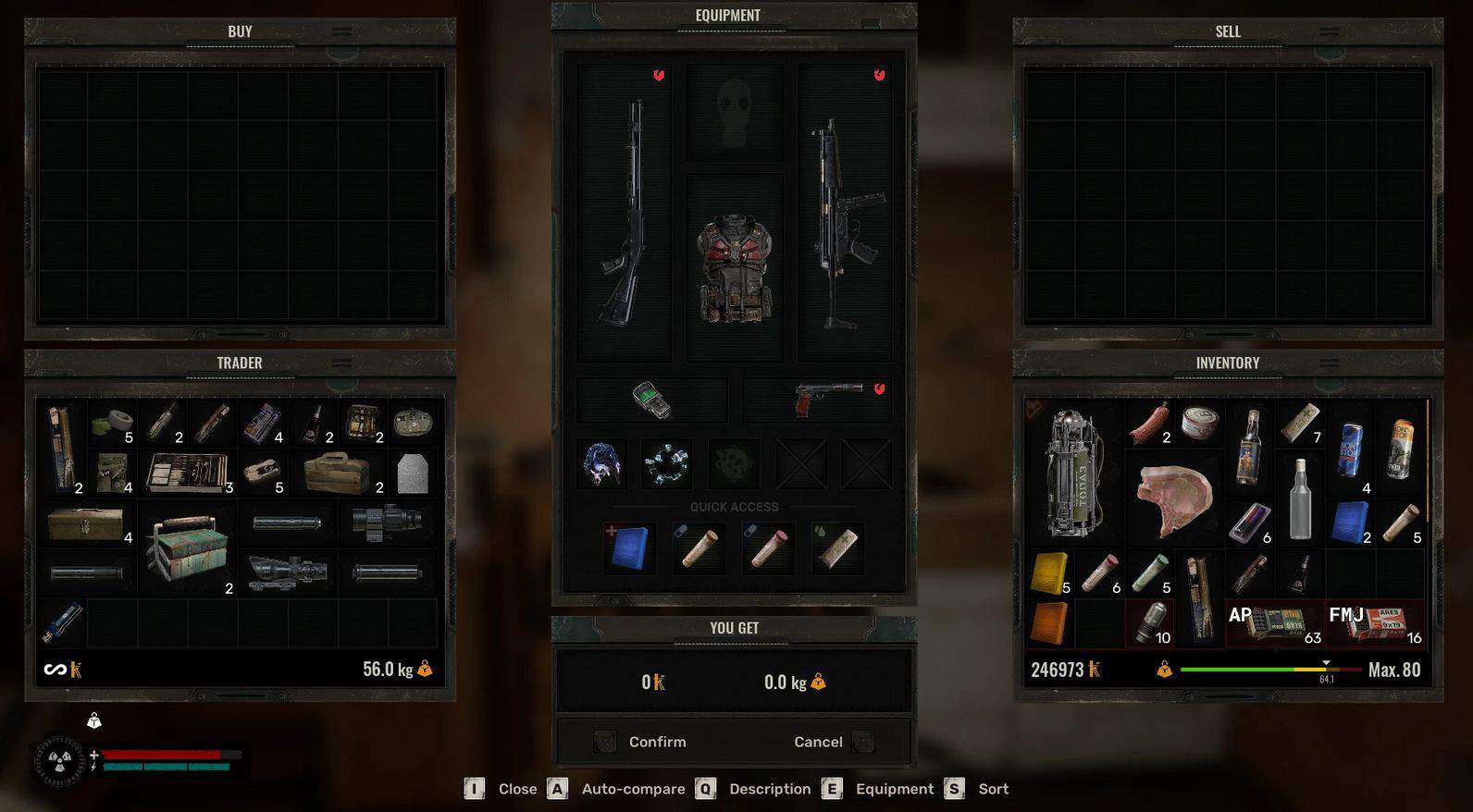The height and width of the screenshot is (812, 1473).
Task: Choose the green detector device slot
Action: pos(651,400)
